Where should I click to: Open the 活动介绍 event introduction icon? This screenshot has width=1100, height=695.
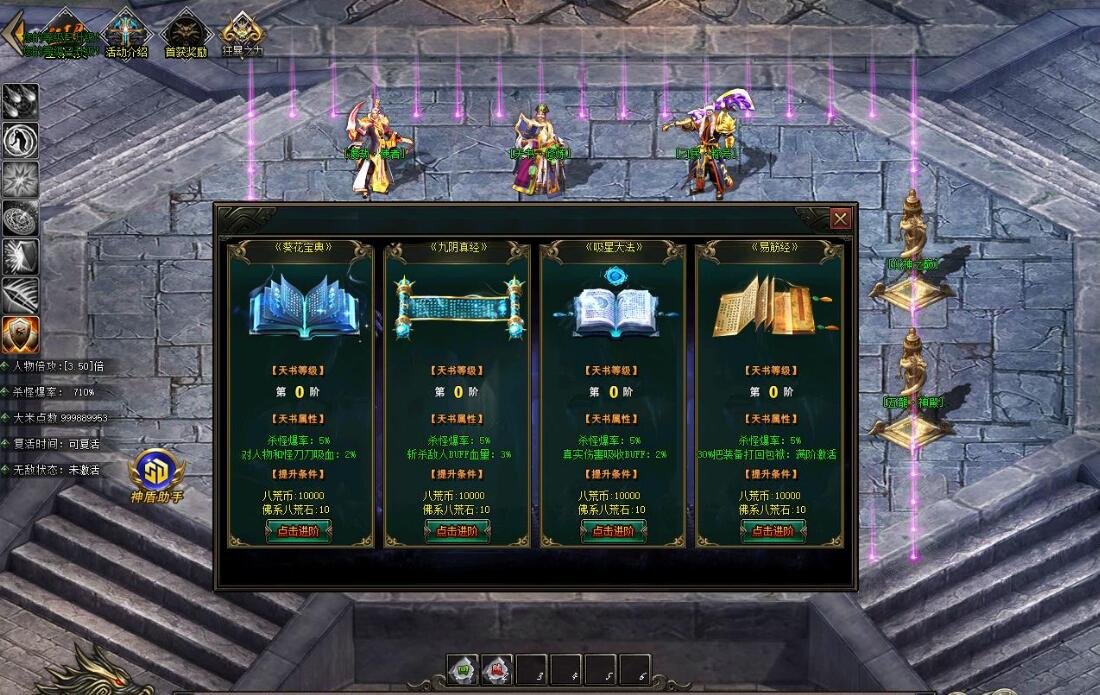[127, 33]
